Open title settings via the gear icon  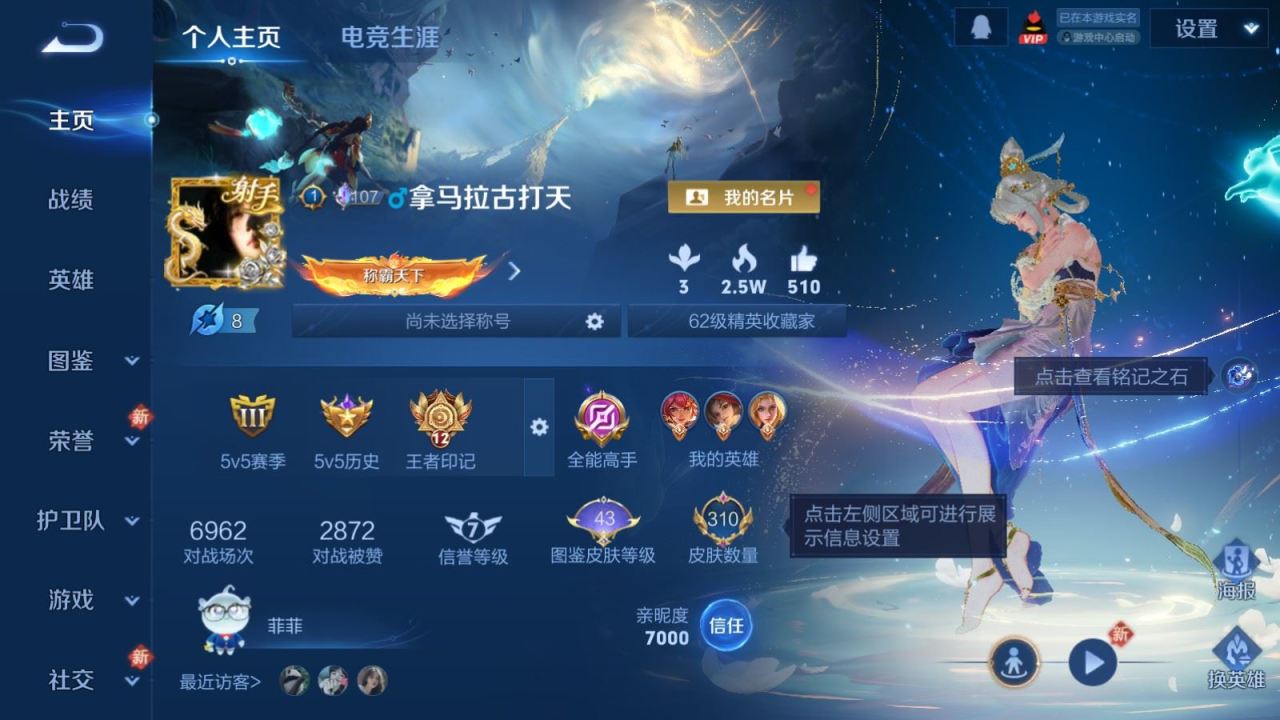(595, 321)
